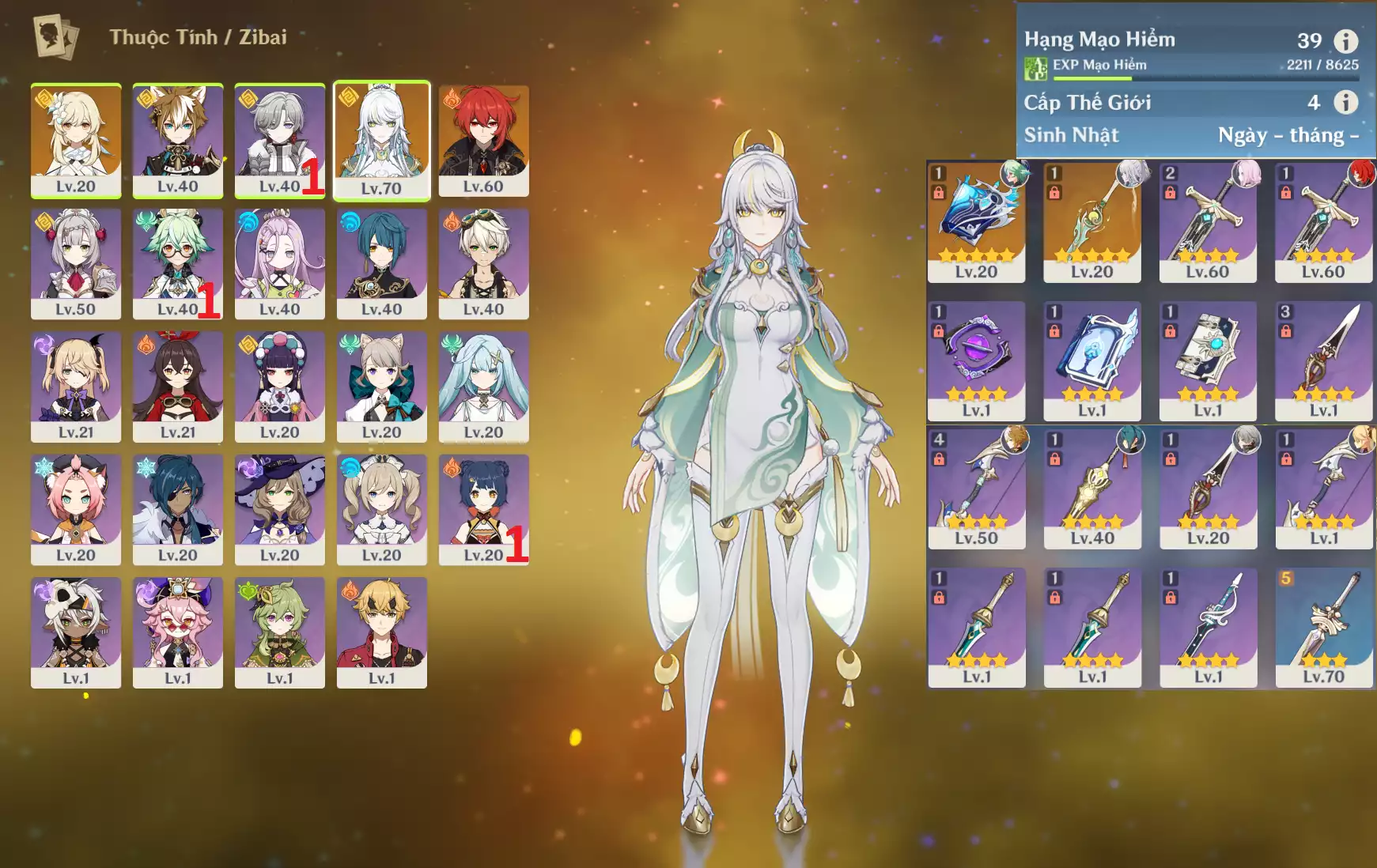The height and width of the screenshot is (868, 1377).
Task: Pick Fischl's Lv.21 card
Action: (76, 387)
